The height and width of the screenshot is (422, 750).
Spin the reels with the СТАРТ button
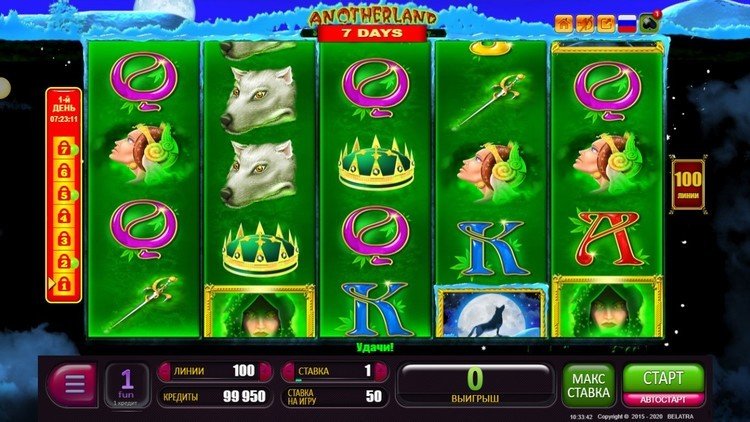662,378
